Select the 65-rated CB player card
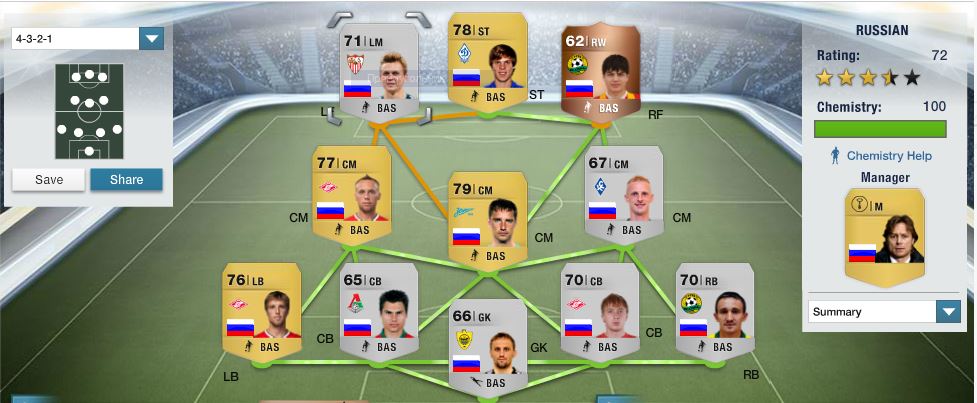 pyautogui.click(x=379, y=310)
